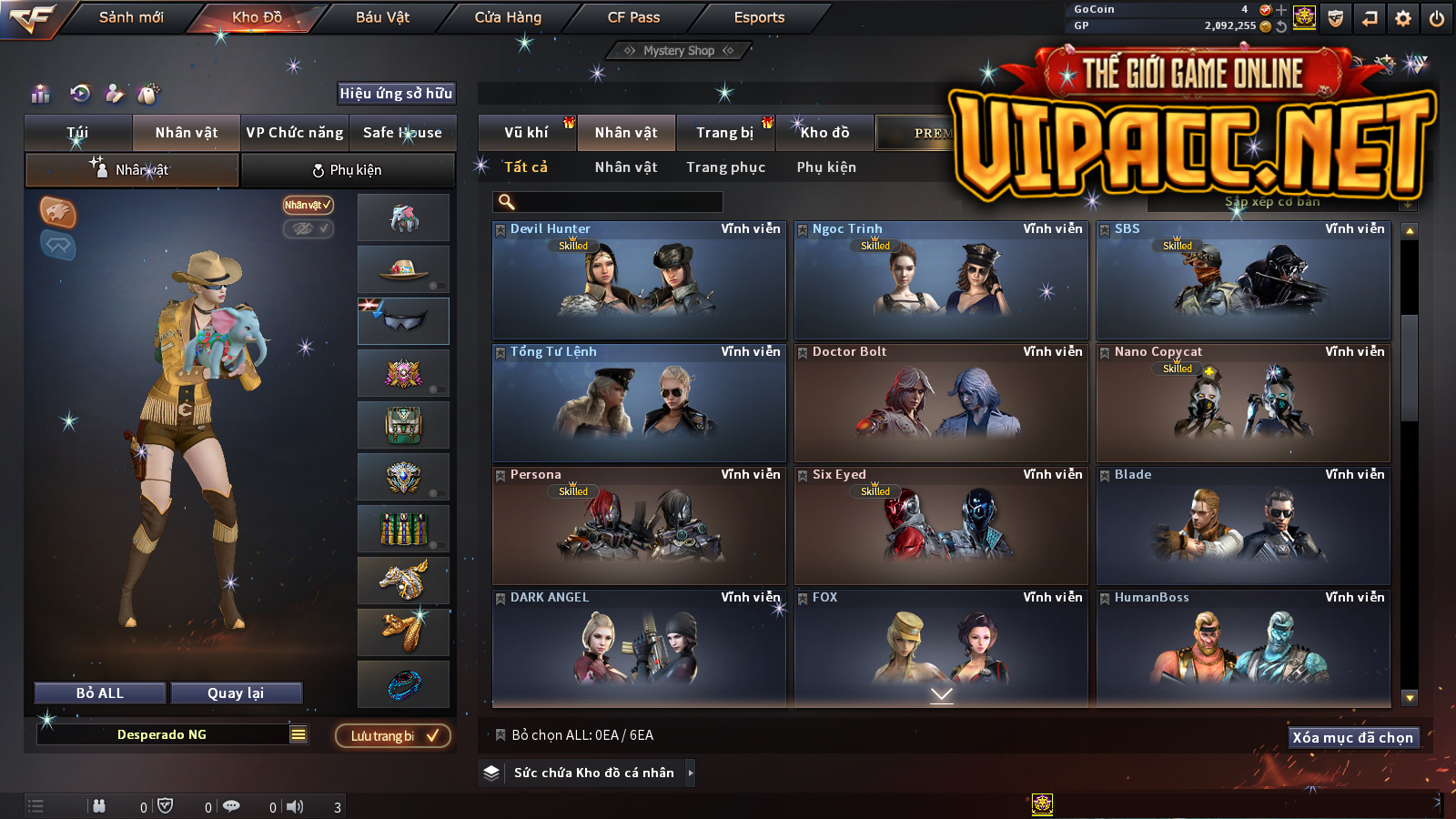
Task: Select the Vũ khí weapons tab
Action: coord(527,133)
